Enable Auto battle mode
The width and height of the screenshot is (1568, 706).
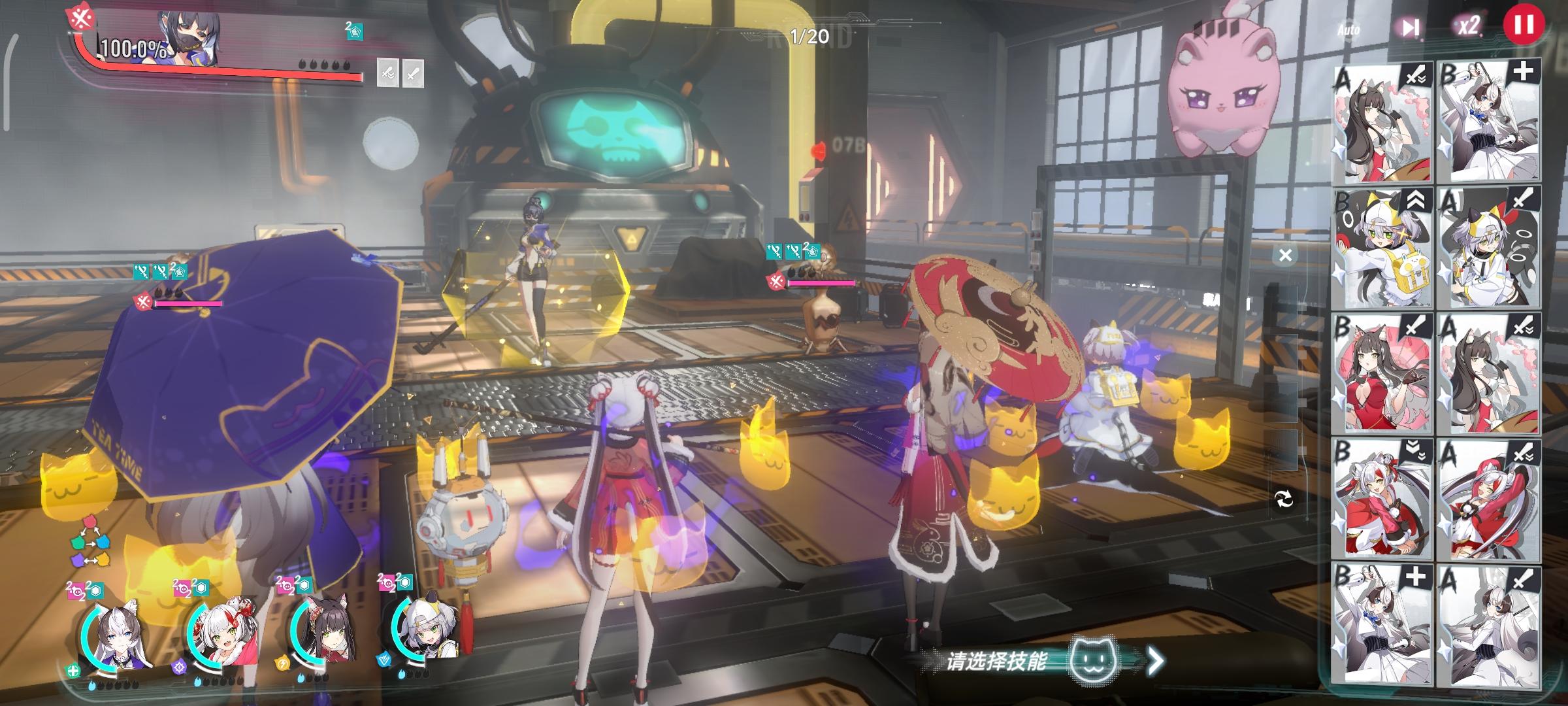pos(1349,29)
